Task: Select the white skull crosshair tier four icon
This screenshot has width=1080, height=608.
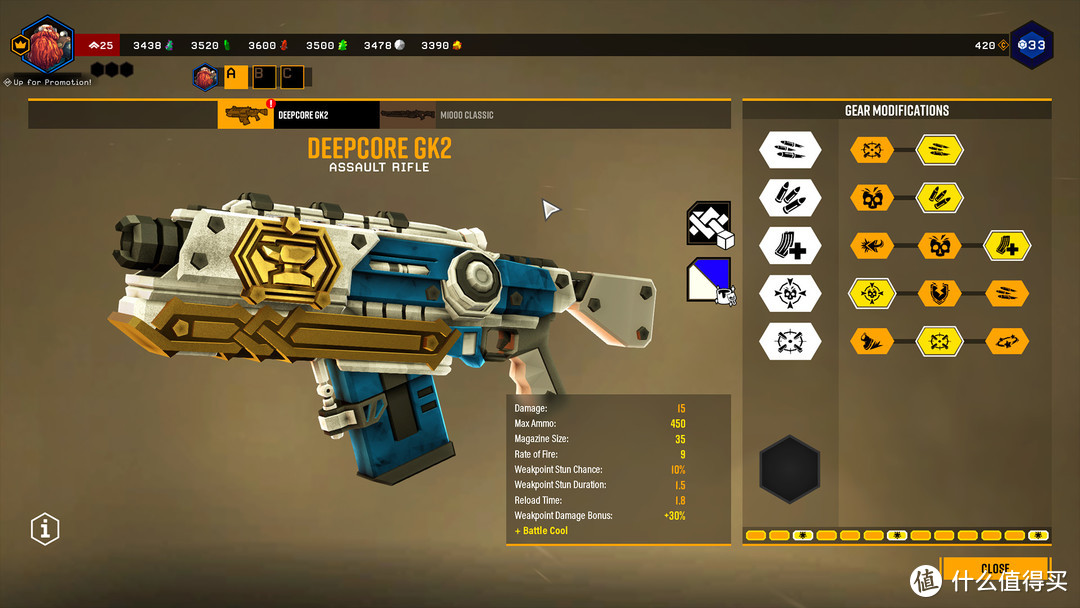Action: point(790,294)
